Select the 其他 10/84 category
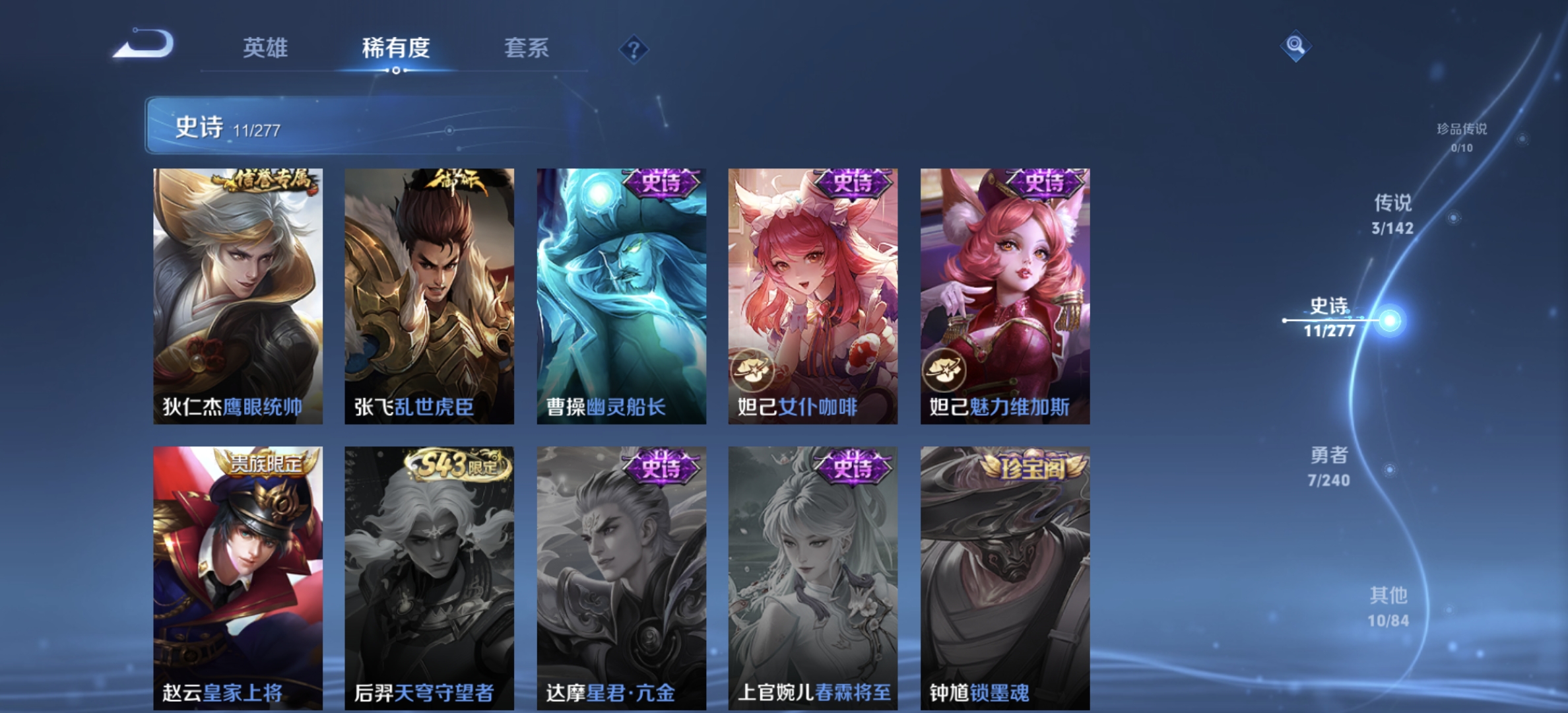Image resolution: width=1568 pixels, height=713 pixels. click(x=1389, y=606)
